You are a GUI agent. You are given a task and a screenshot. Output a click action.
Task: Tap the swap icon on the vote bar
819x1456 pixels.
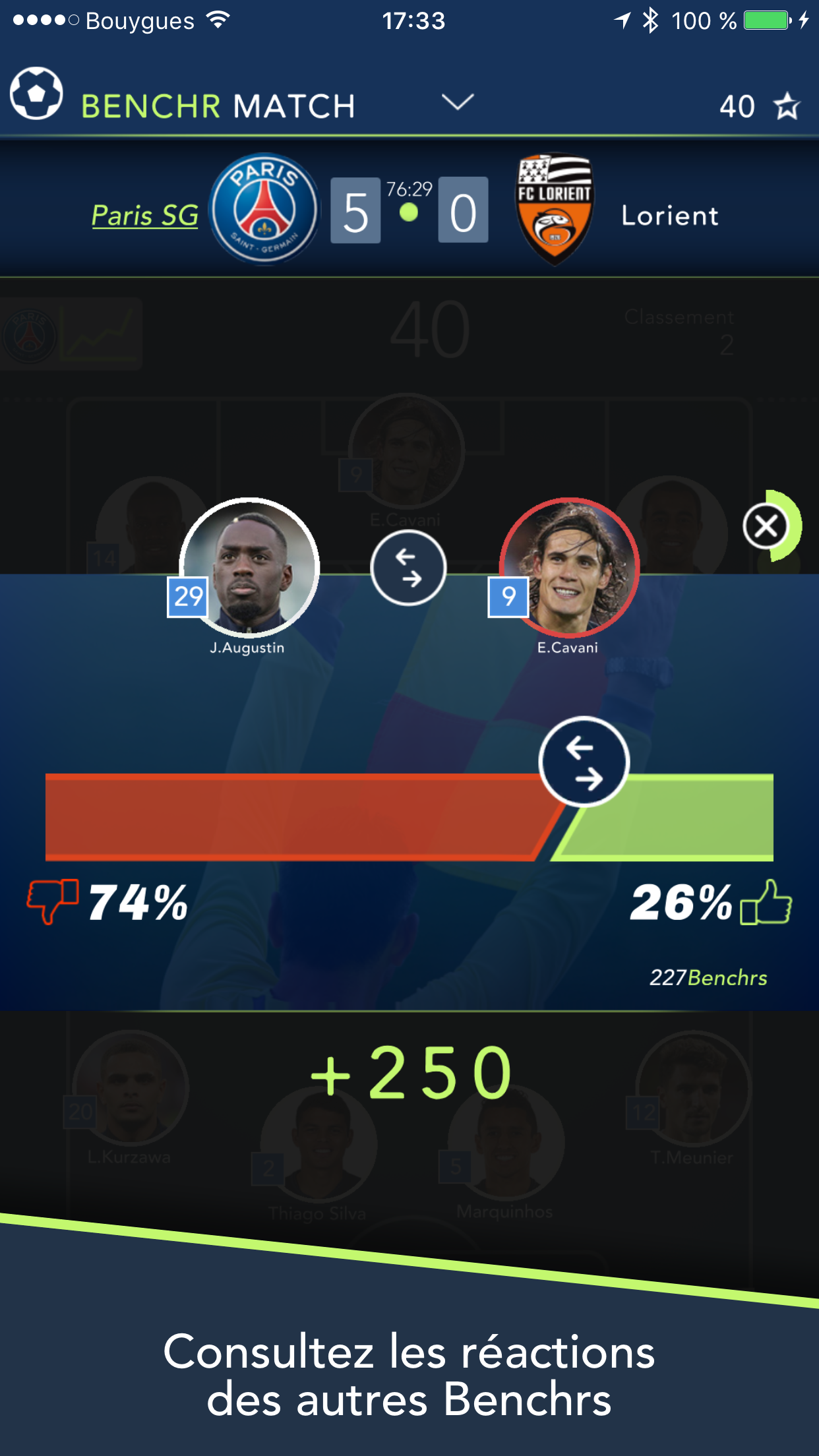coord(584,762)
